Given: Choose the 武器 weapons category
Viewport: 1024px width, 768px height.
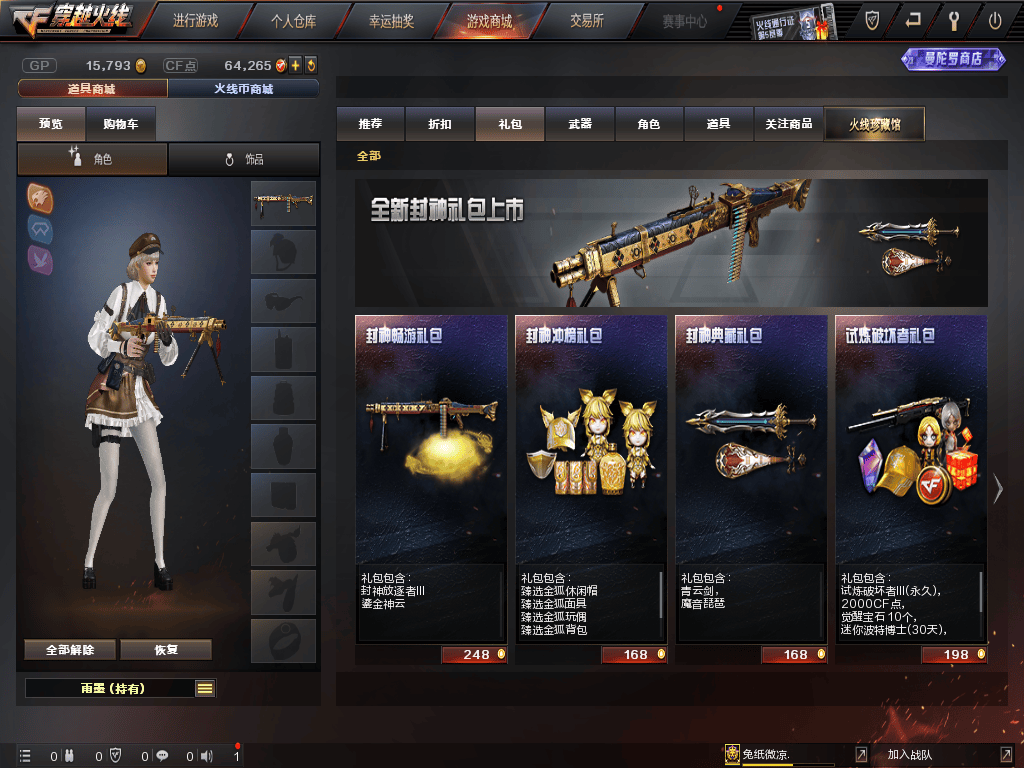Looking at the screenshot, I should [x=580, y=124].
